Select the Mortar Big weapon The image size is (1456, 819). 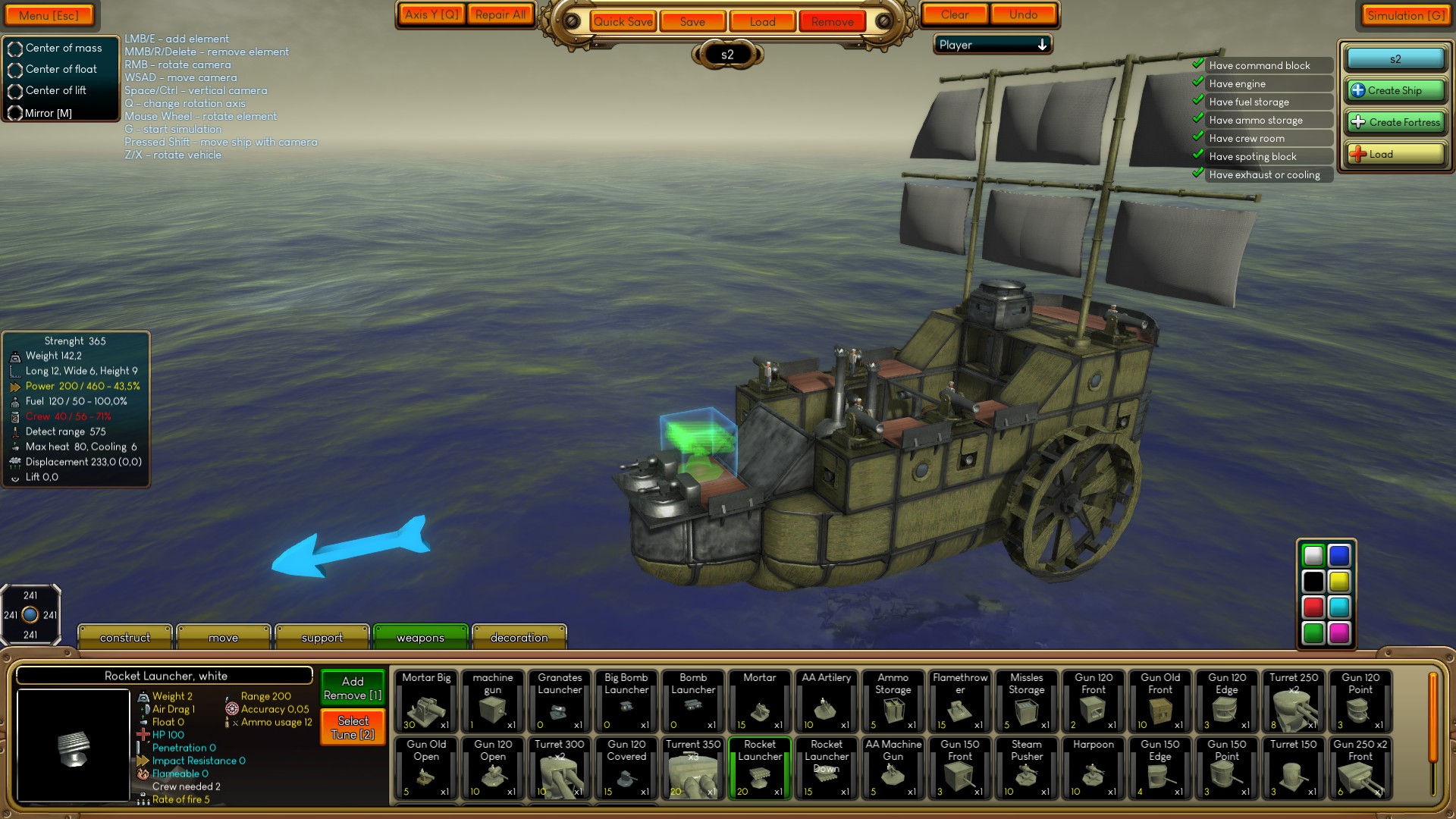coord(425,701)
